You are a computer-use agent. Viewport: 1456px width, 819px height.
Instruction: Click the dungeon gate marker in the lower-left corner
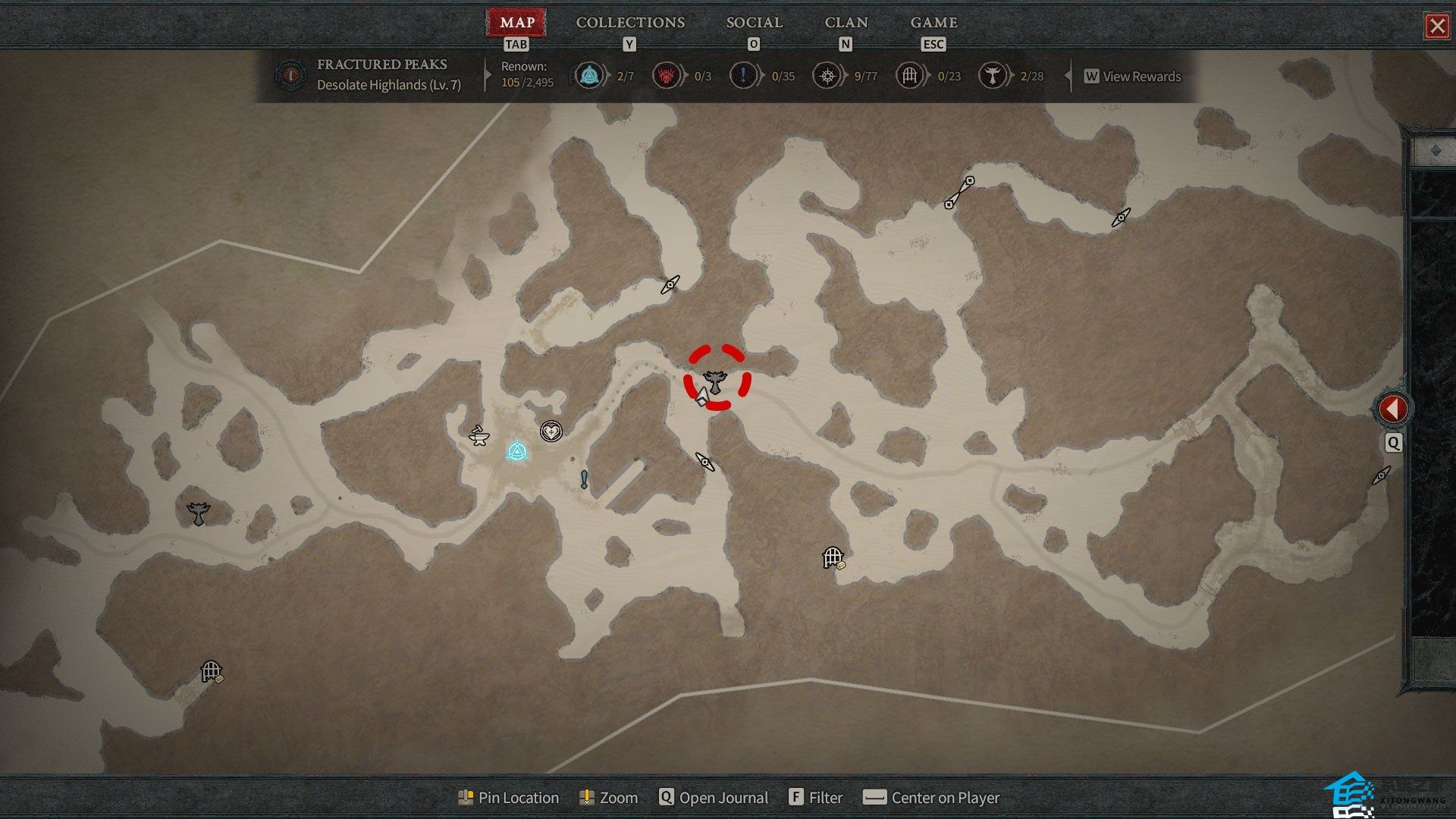(211, 671)
